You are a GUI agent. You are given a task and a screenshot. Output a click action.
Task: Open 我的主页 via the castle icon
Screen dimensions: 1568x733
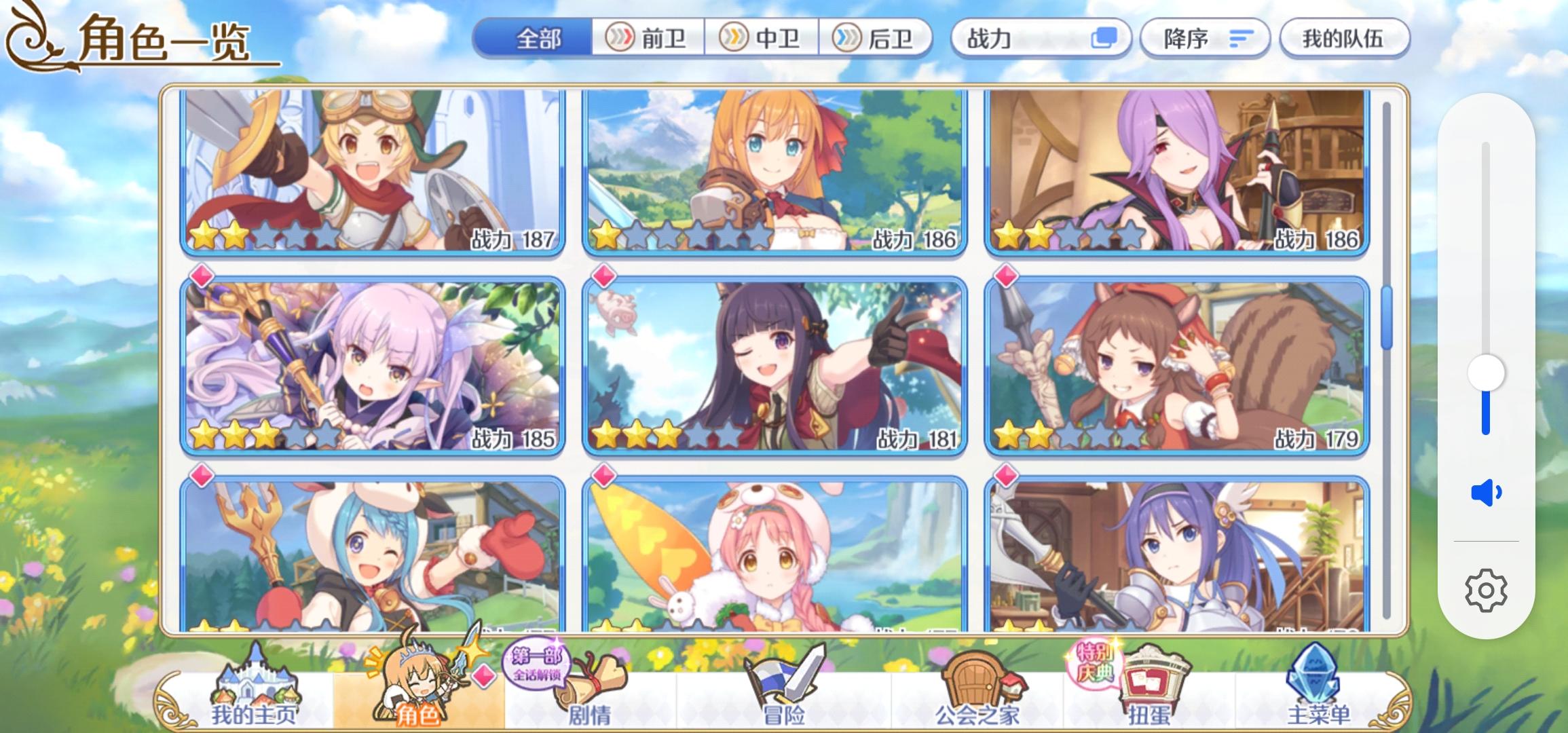255,679
